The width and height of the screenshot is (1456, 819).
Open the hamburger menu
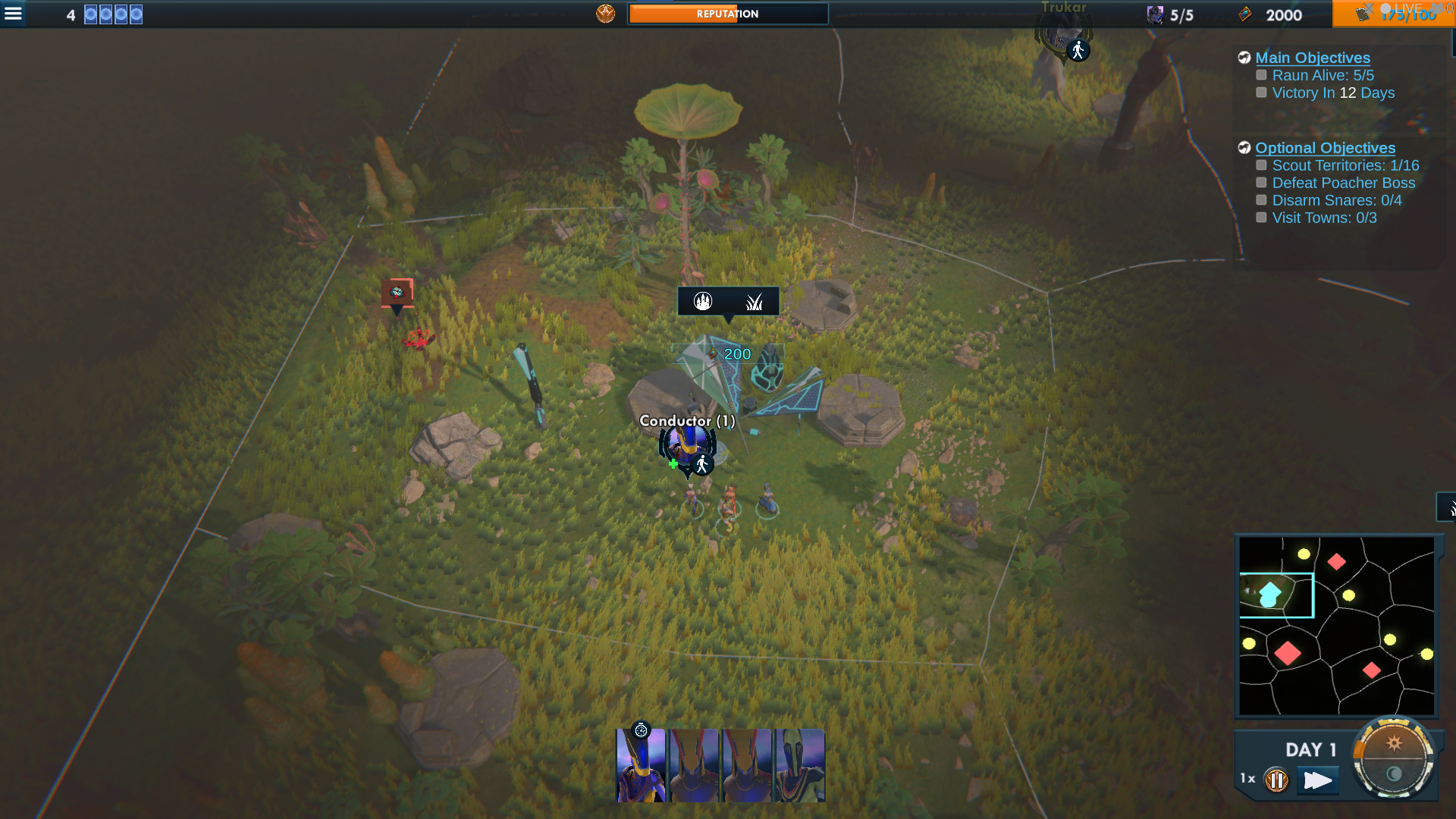[x=14, y=14]
